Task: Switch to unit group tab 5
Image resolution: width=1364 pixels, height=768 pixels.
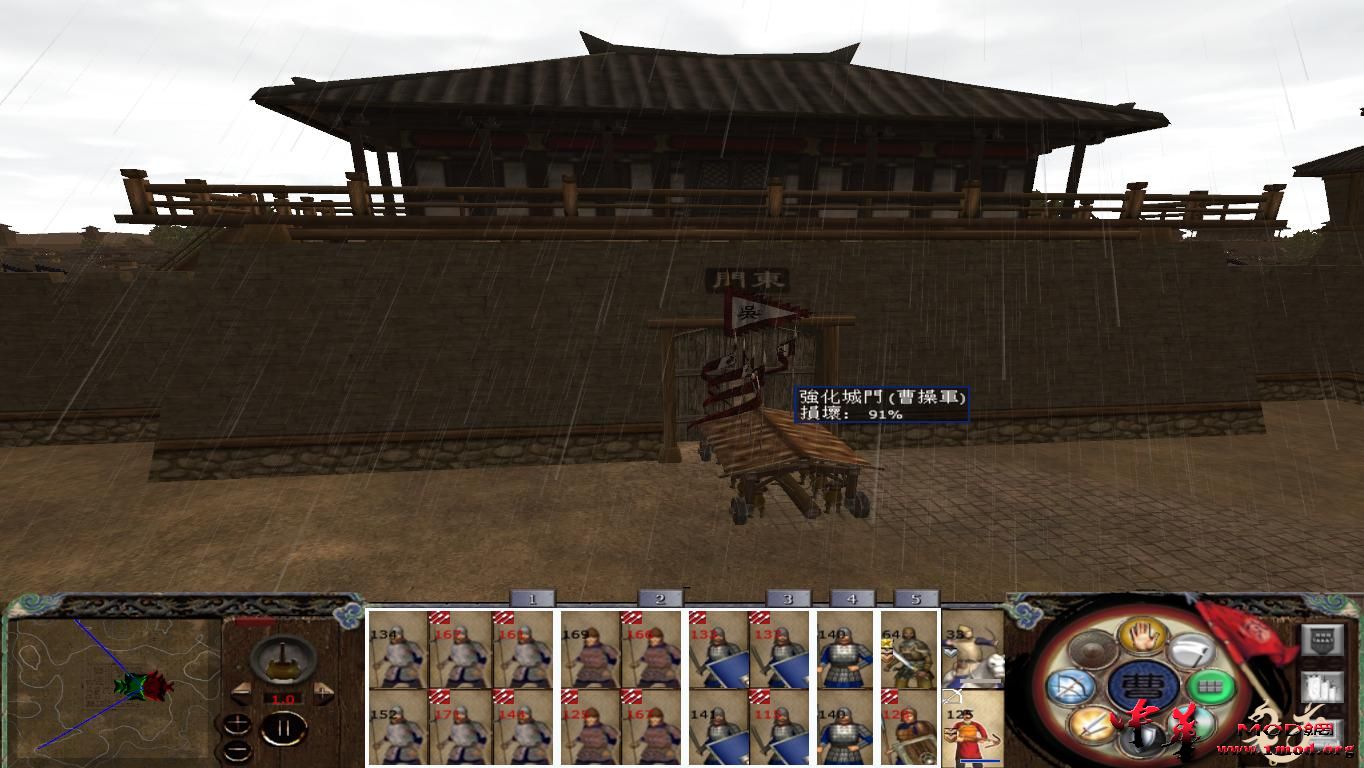Action: [915, 597]
